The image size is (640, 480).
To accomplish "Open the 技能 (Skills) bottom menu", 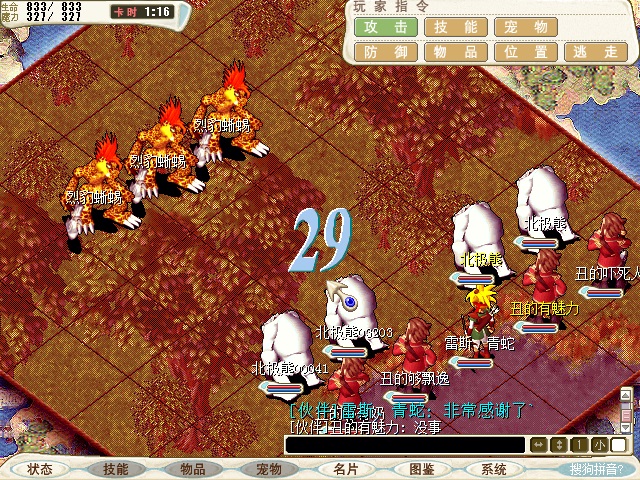I will point(116,469).
